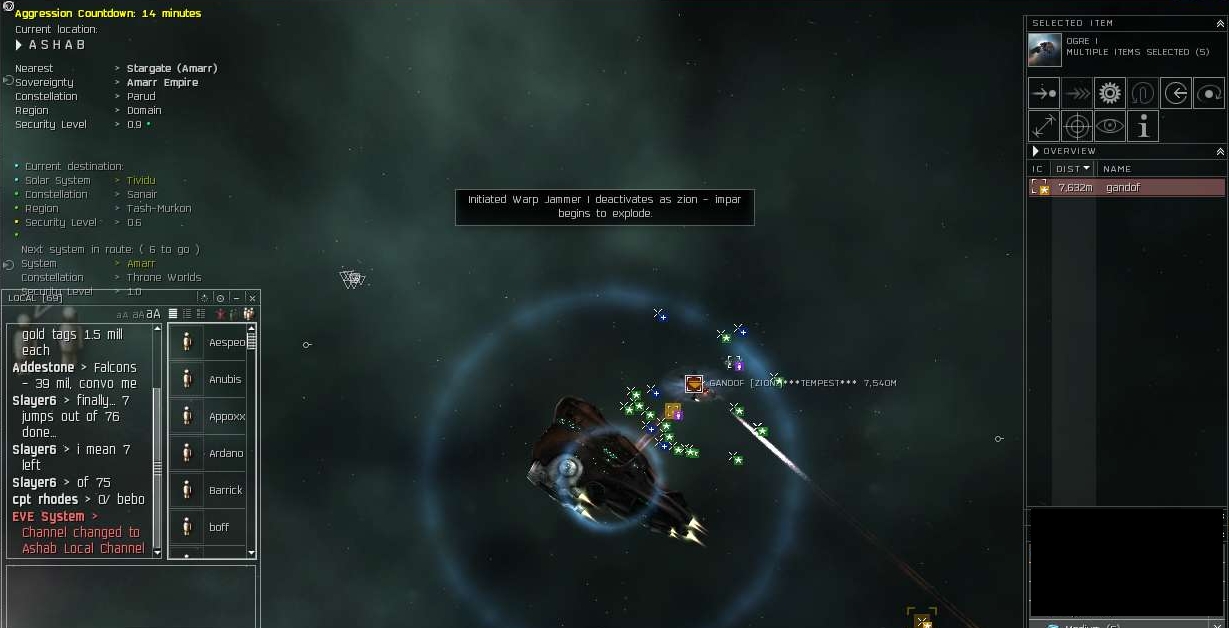The height and width of the screenshot is (628, 1229).
Task: Select the circled left-arrow action icon
Action: (x=1175, y=93)
